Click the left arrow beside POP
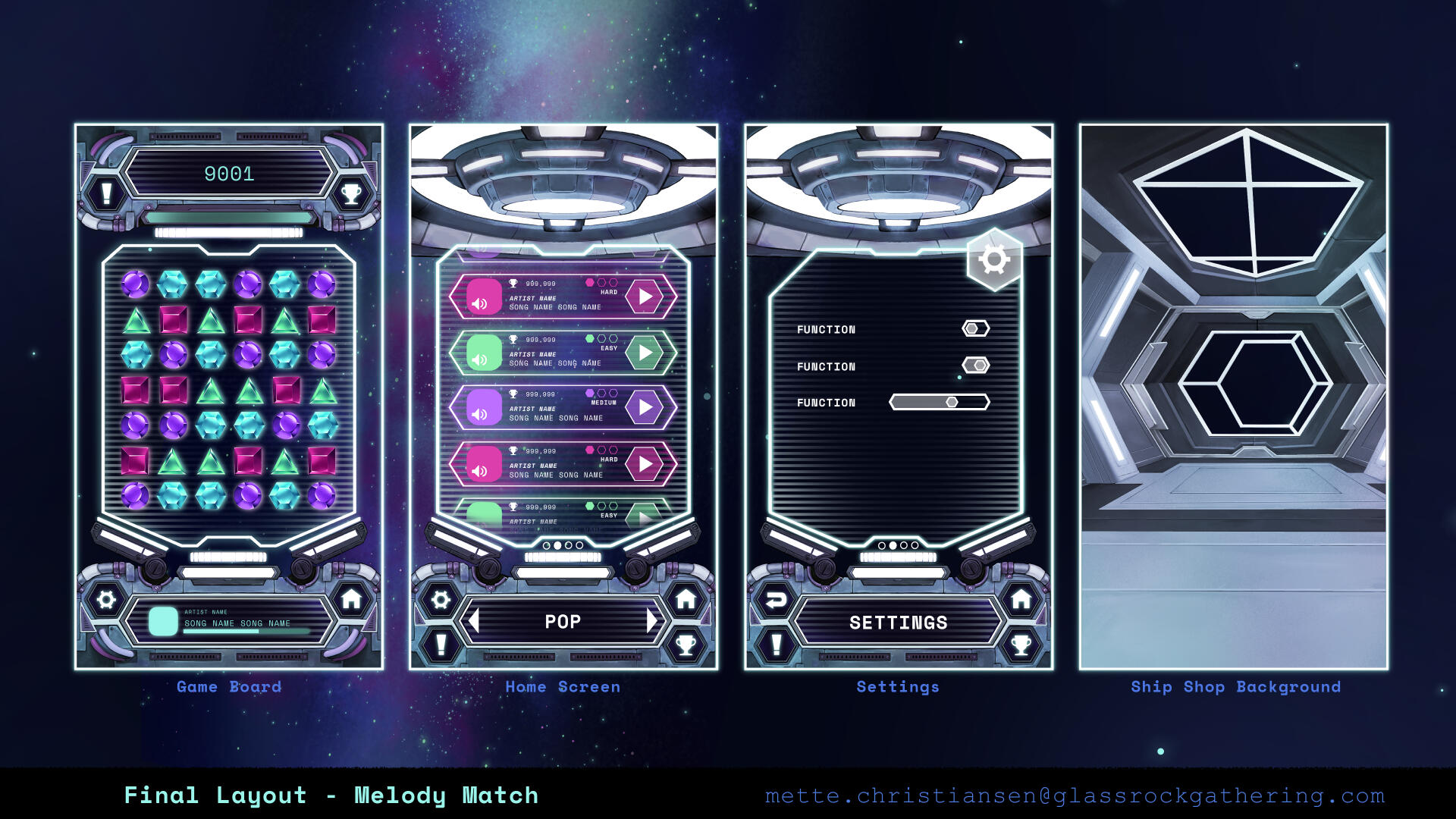This screenshot has width=1456, height=819. (476, 620)
